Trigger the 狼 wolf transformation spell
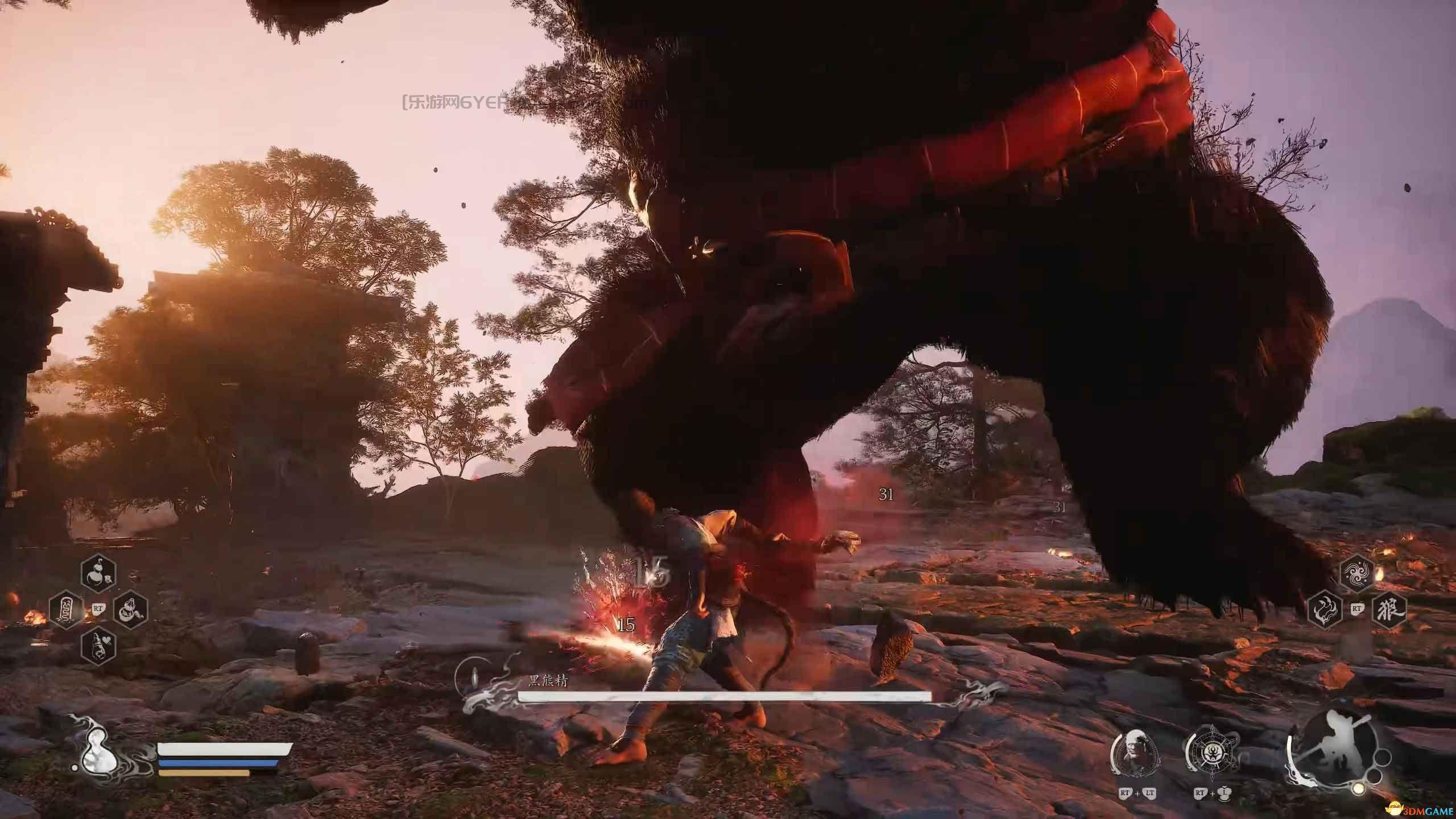The image size is (1456, 819). (x=1389, y=610)
